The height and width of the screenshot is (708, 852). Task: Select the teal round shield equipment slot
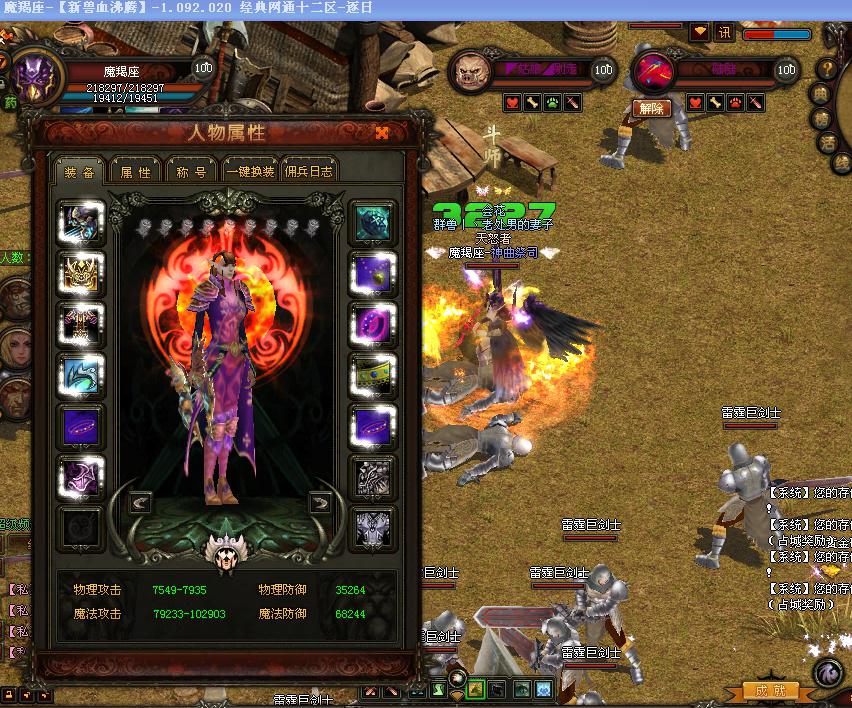(373, 222)
